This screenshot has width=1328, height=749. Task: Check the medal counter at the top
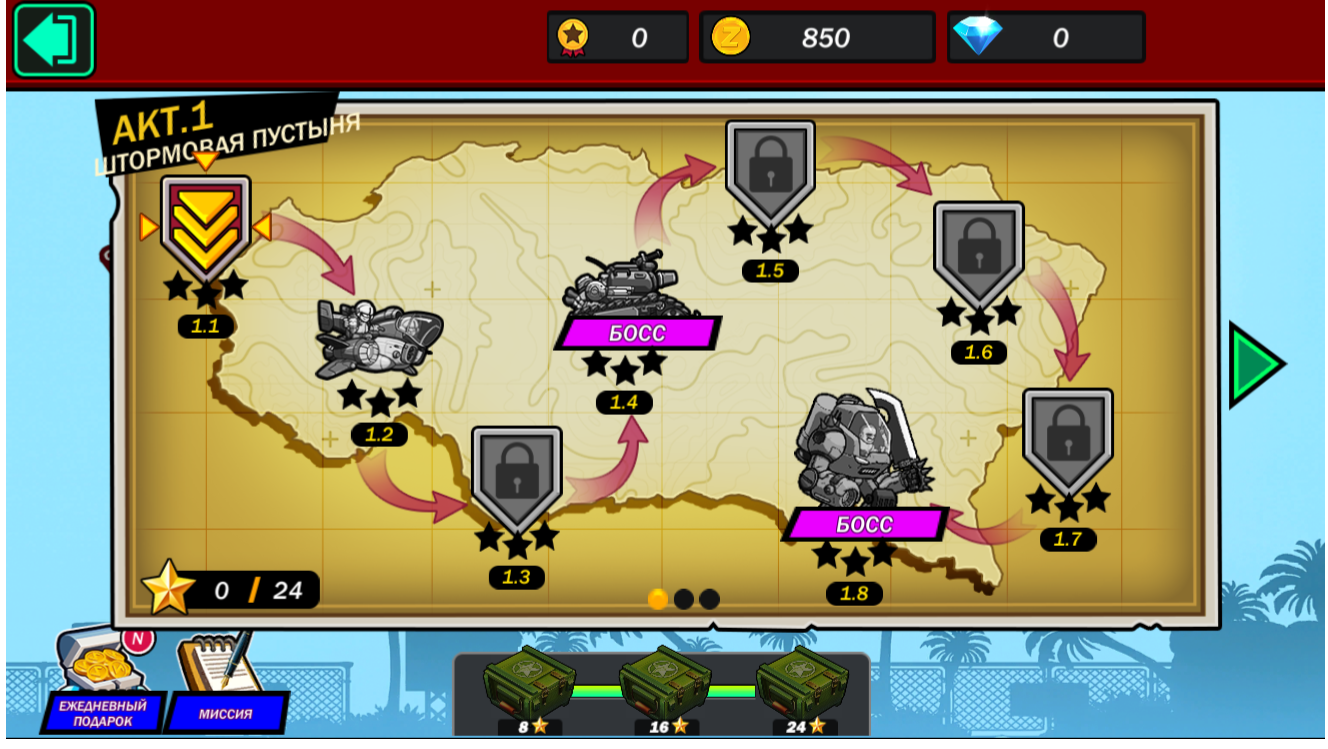tap(617, 37)
